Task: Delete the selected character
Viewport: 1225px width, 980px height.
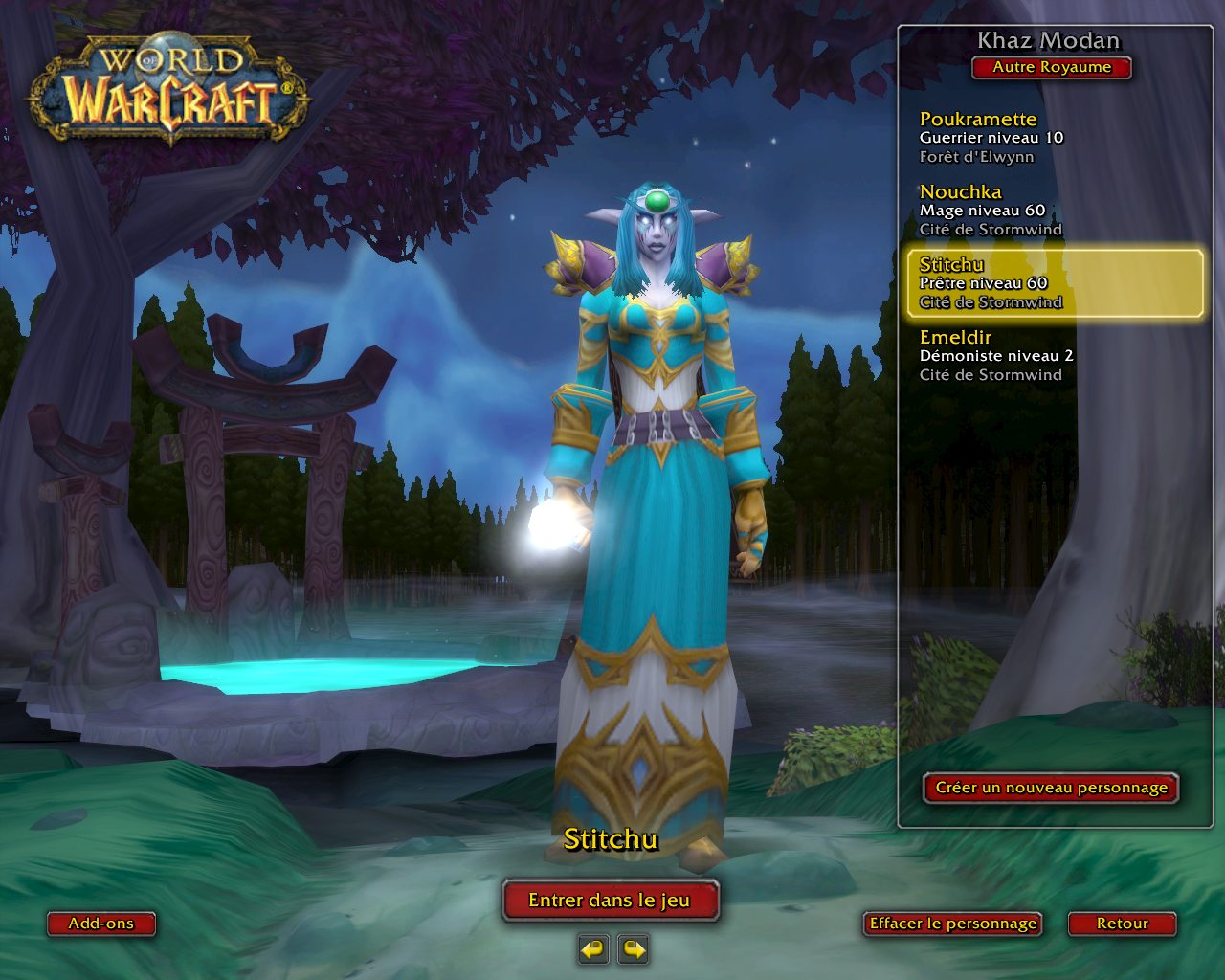Action: [x=952, y=924]
